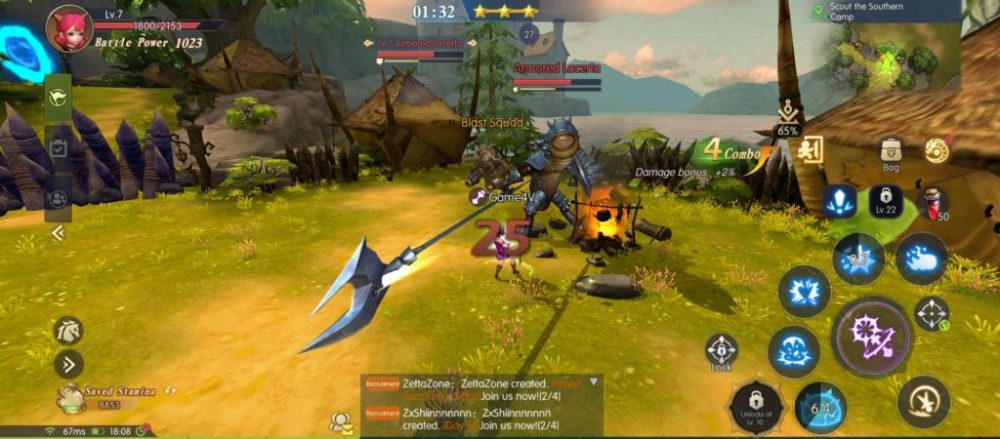
Task: Open the team members tab
Action: coord(57,198)
